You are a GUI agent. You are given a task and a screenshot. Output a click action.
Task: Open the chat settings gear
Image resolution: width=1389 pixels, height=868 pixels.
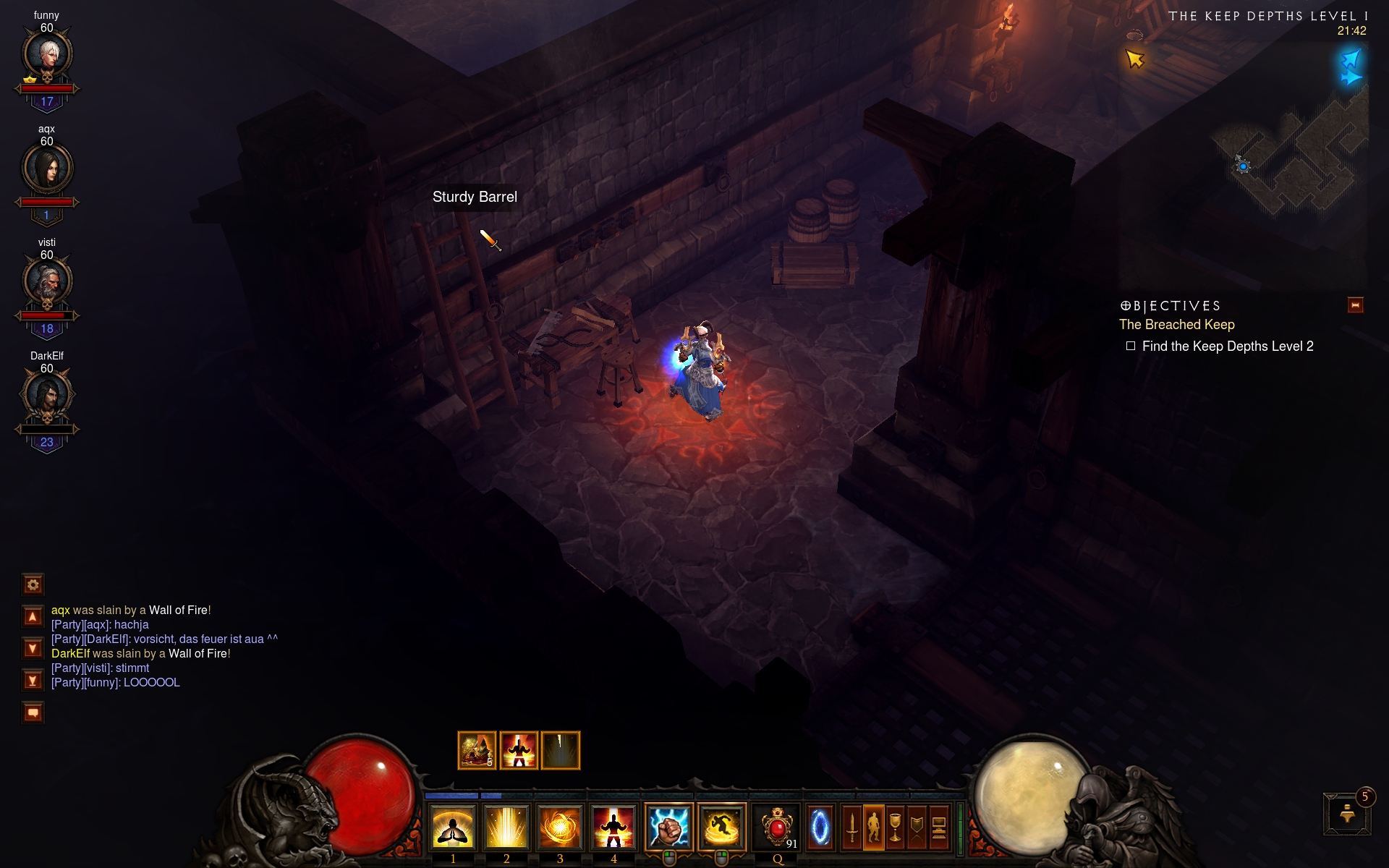pos(33,584)
